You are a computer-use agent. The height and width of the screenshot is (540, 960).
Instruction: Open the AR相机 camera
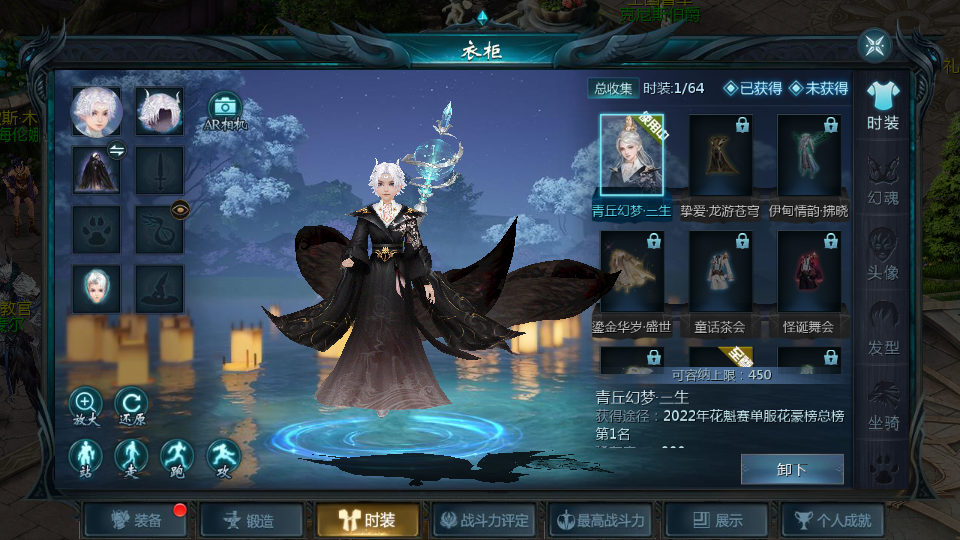coord(226,110)
